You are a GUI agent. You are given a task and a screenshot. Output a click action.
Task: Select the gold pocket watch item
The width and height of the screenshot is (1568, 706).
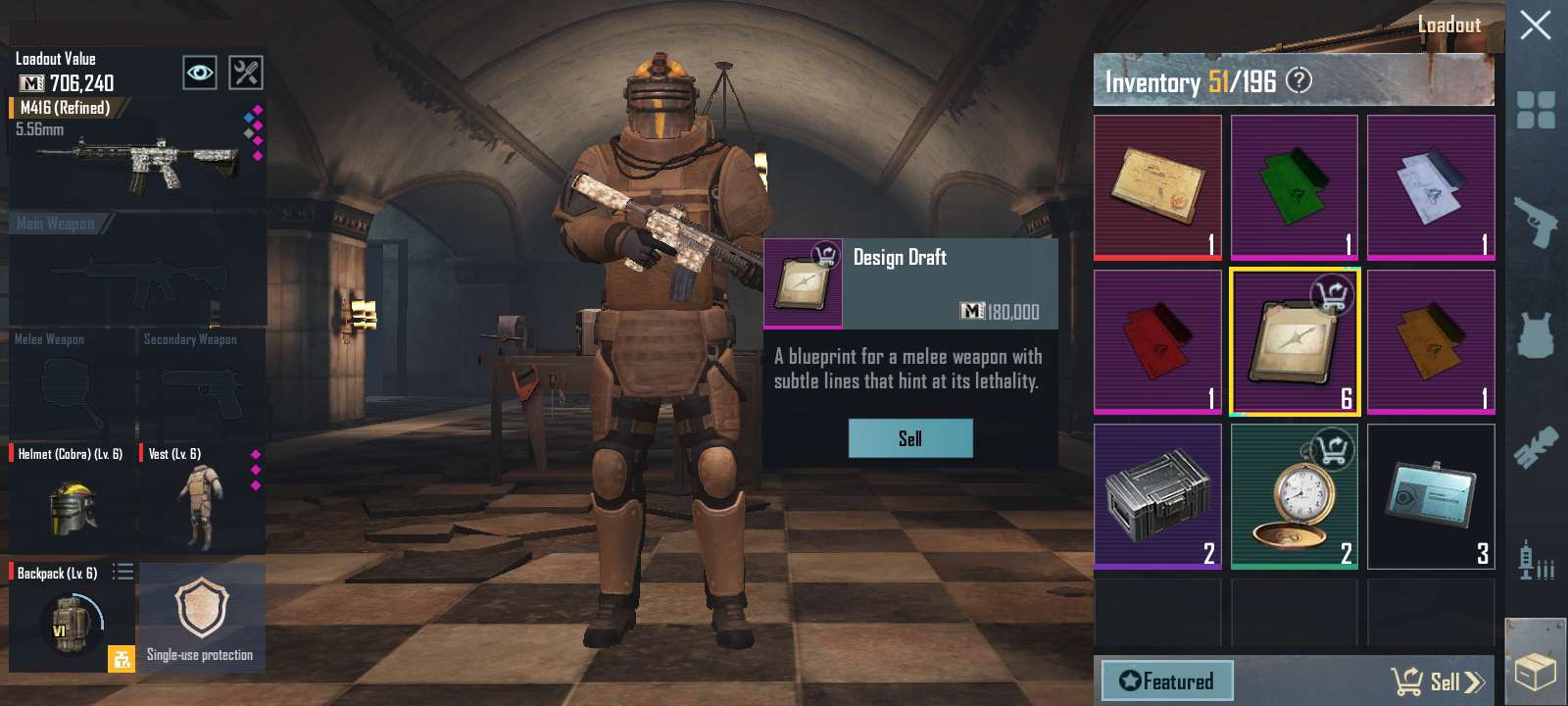click(1294, 497)
